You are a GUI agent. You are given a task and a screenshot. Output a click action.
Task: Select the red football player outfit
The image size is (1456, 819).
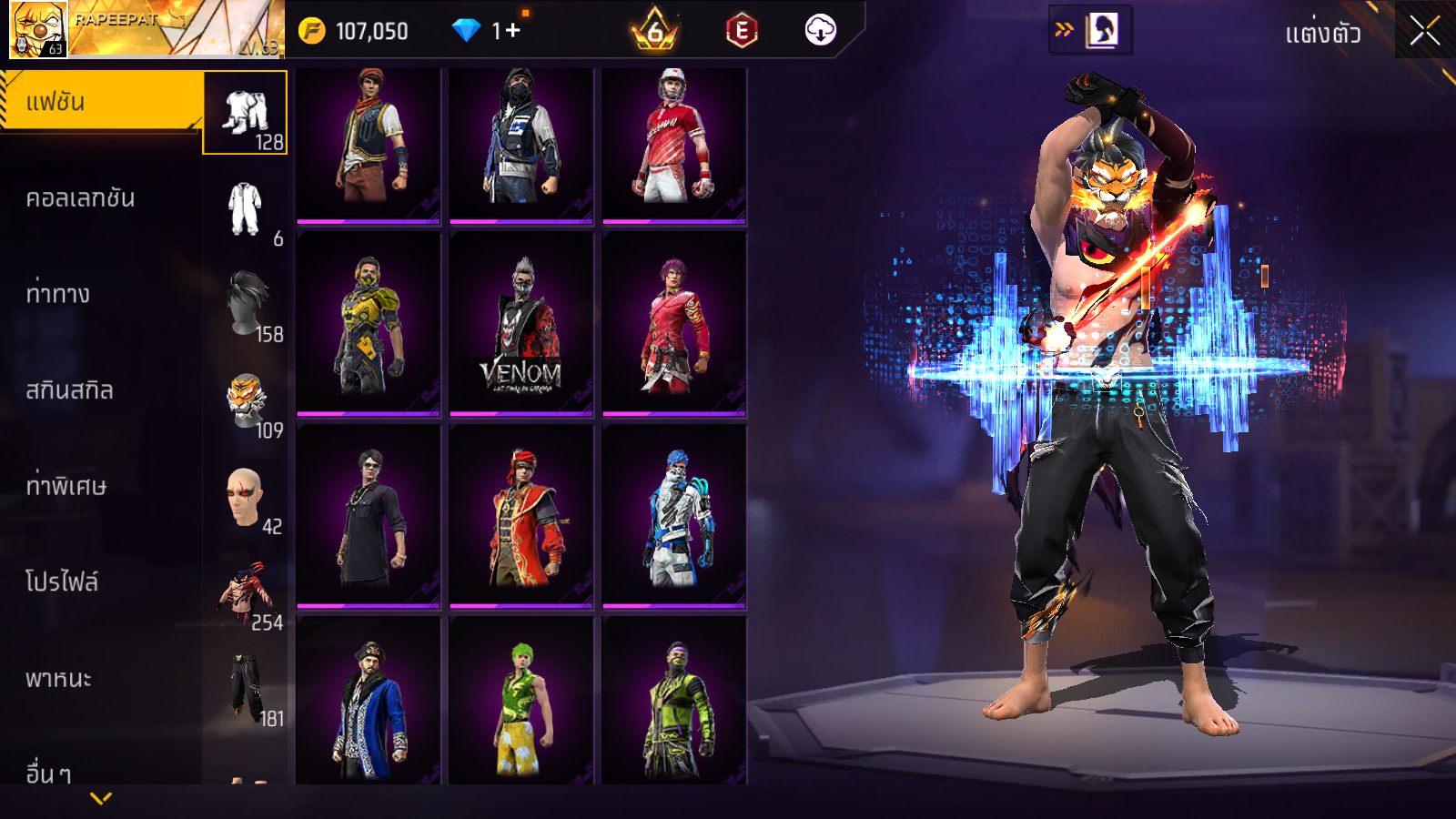(674, 146)
